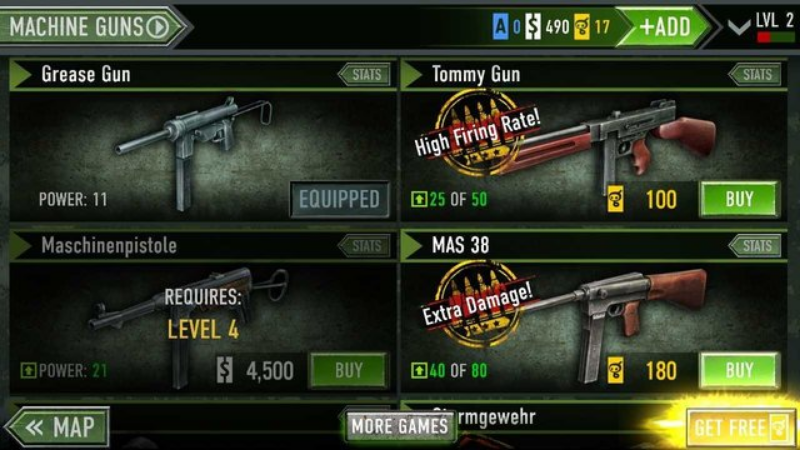The height and width of the screenshot is (450, 800).
Task: Check the Maschinenpistole stats
Action: pyautogui.click(x=364, y=246)
